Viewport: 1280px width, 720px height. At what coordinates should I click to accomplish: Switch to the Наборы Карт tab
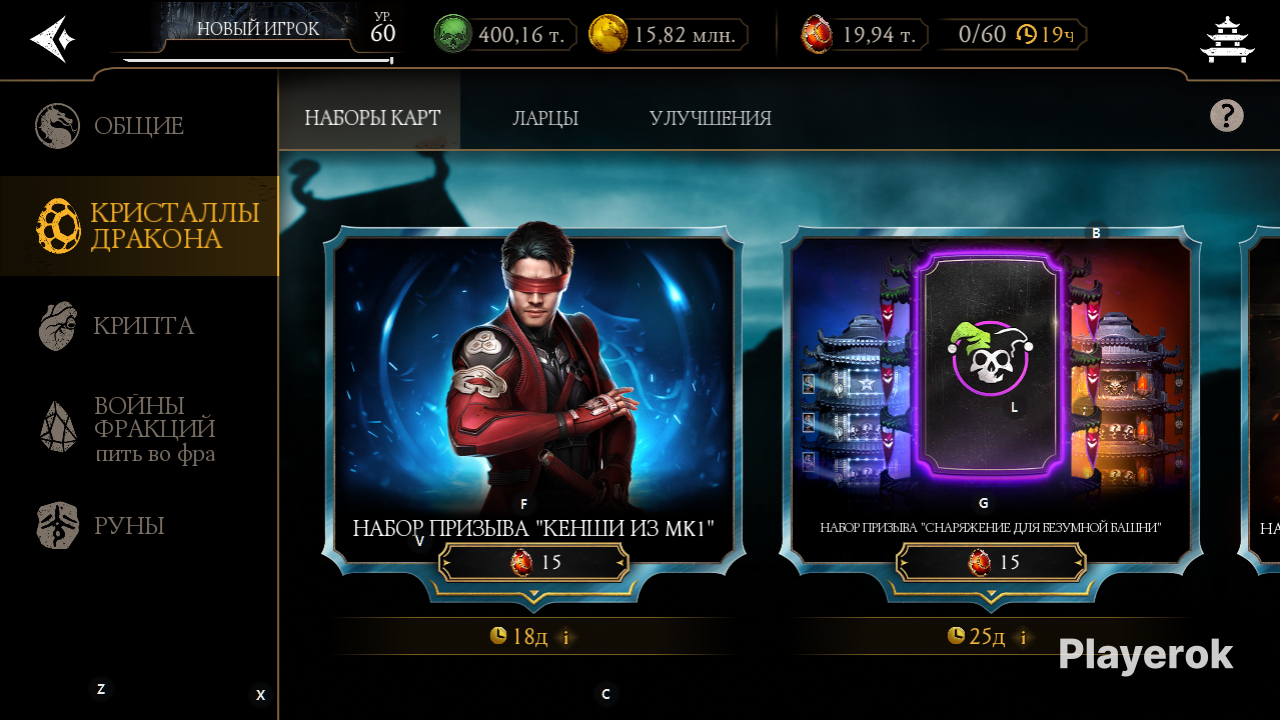point(372,118)
